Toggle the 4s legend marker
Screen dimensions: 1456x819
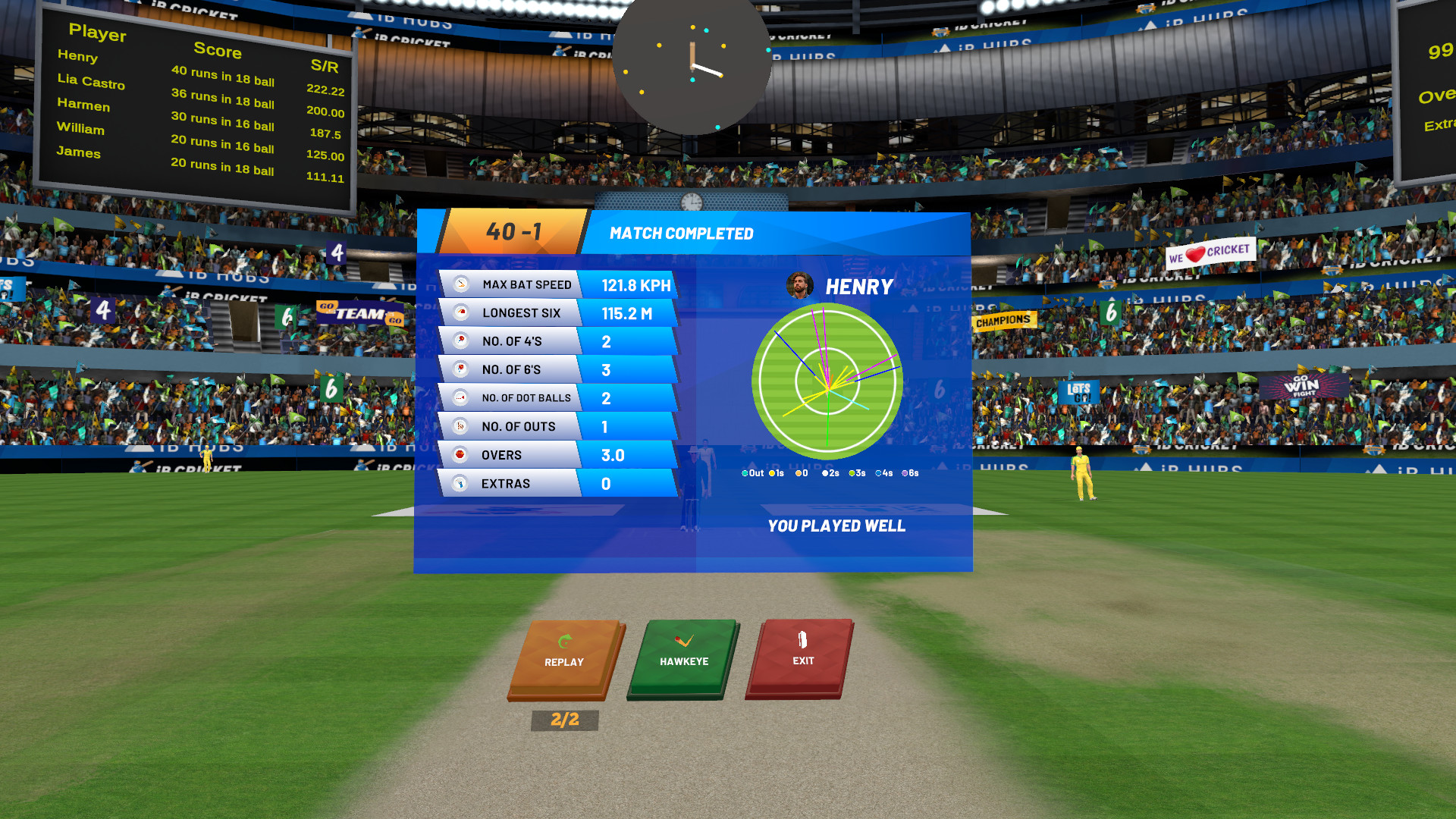pyautogui.click(x=878, y=472)
